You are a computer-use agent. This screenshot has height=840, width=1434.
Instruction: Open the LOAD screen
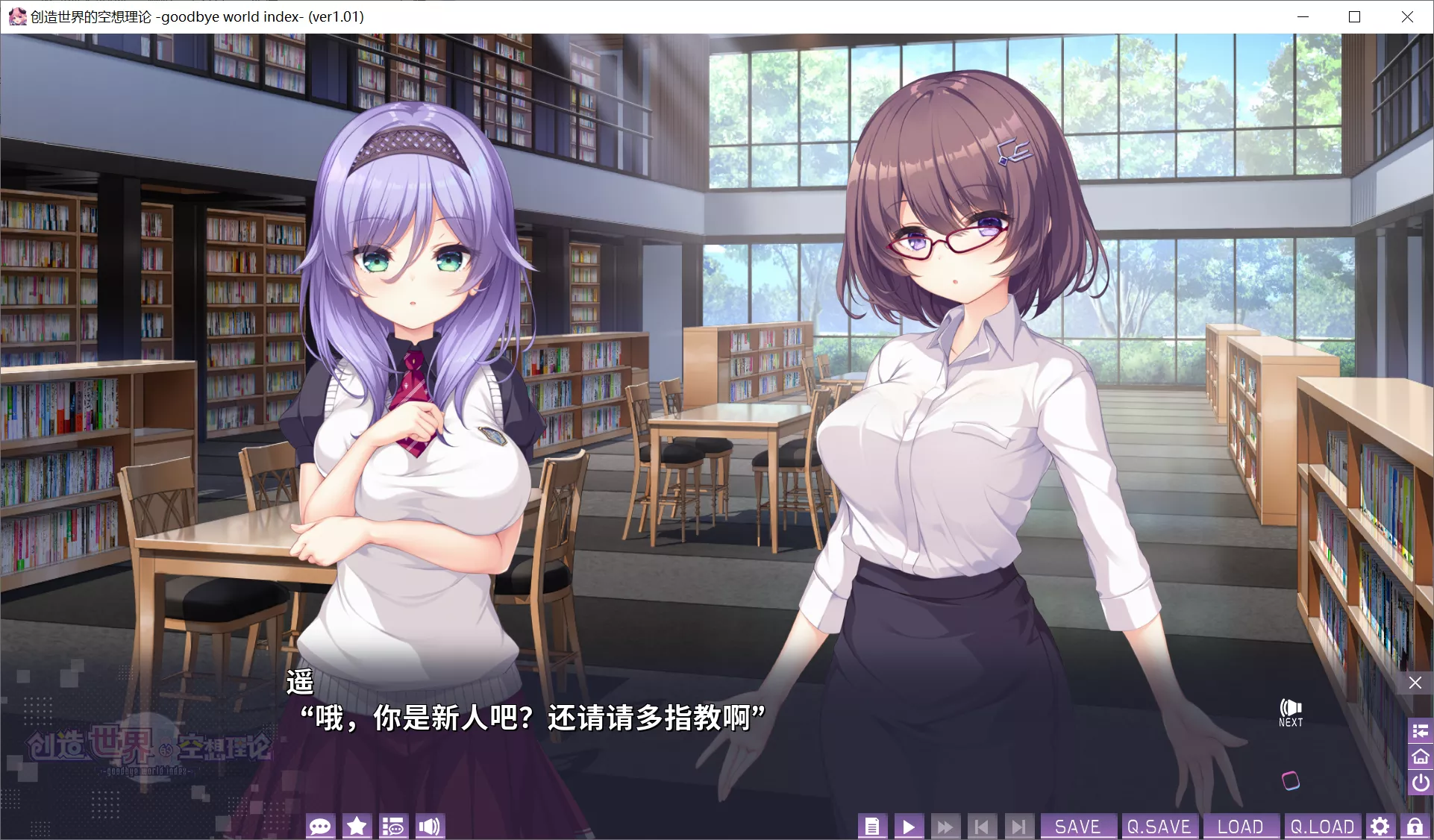coord(1242,826)
